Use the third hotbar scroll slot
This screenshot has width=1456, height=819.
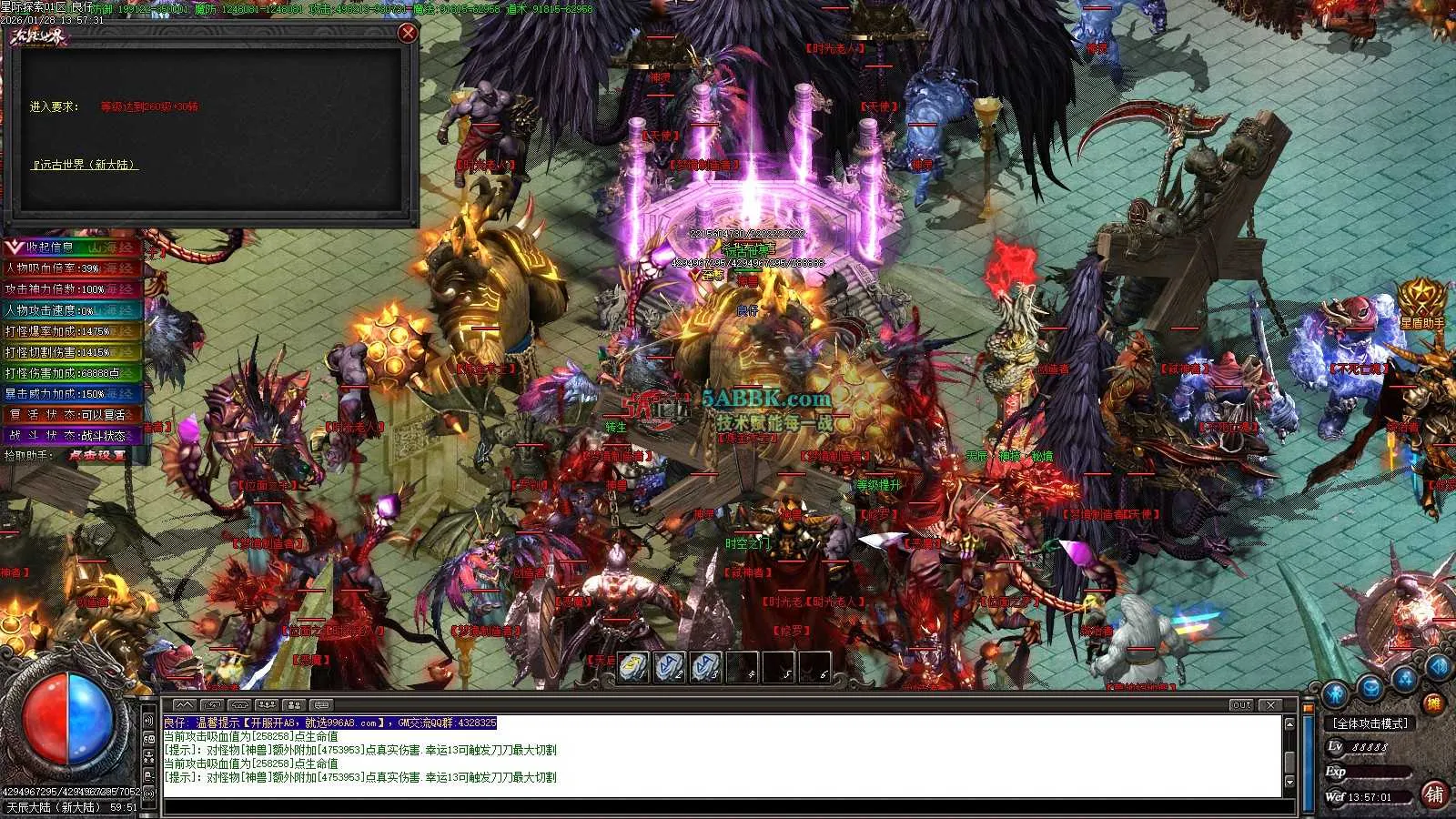[705, 667]
